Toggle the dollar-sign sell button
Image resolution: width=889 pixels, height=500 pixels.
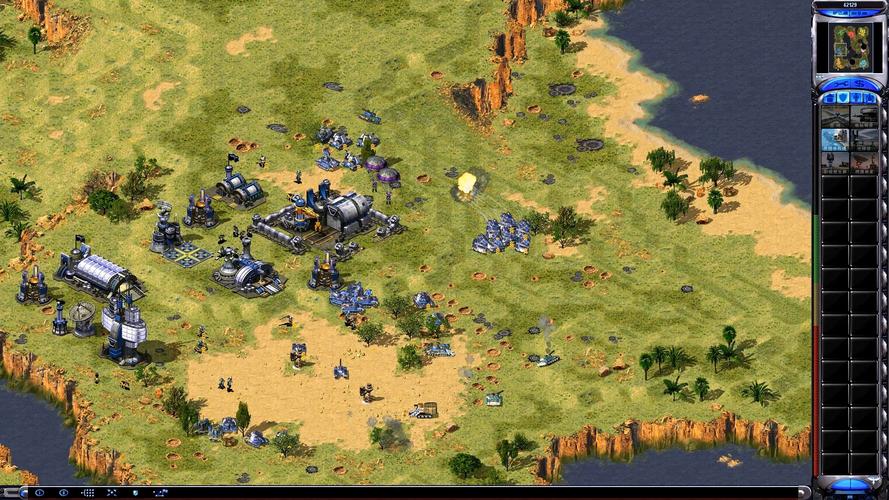point(861,84)
